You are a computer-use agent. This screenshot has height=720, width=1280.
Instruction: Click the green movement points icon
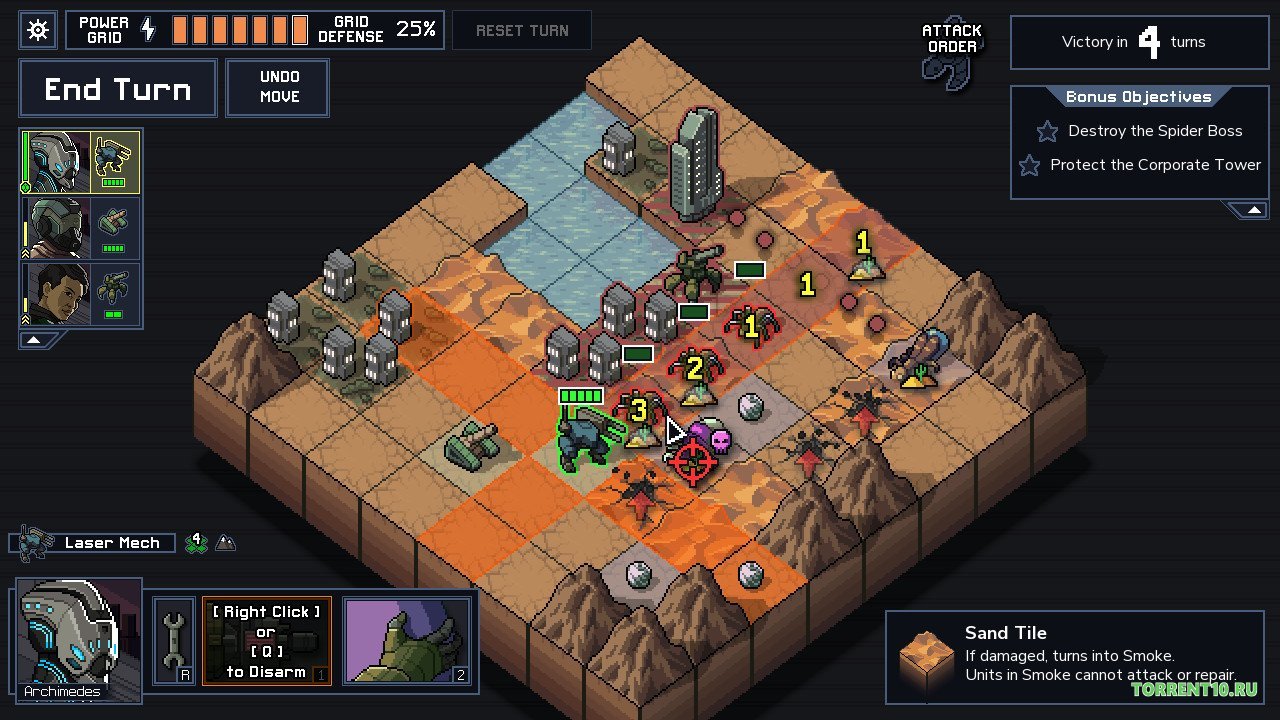click(x=197, y=542)
